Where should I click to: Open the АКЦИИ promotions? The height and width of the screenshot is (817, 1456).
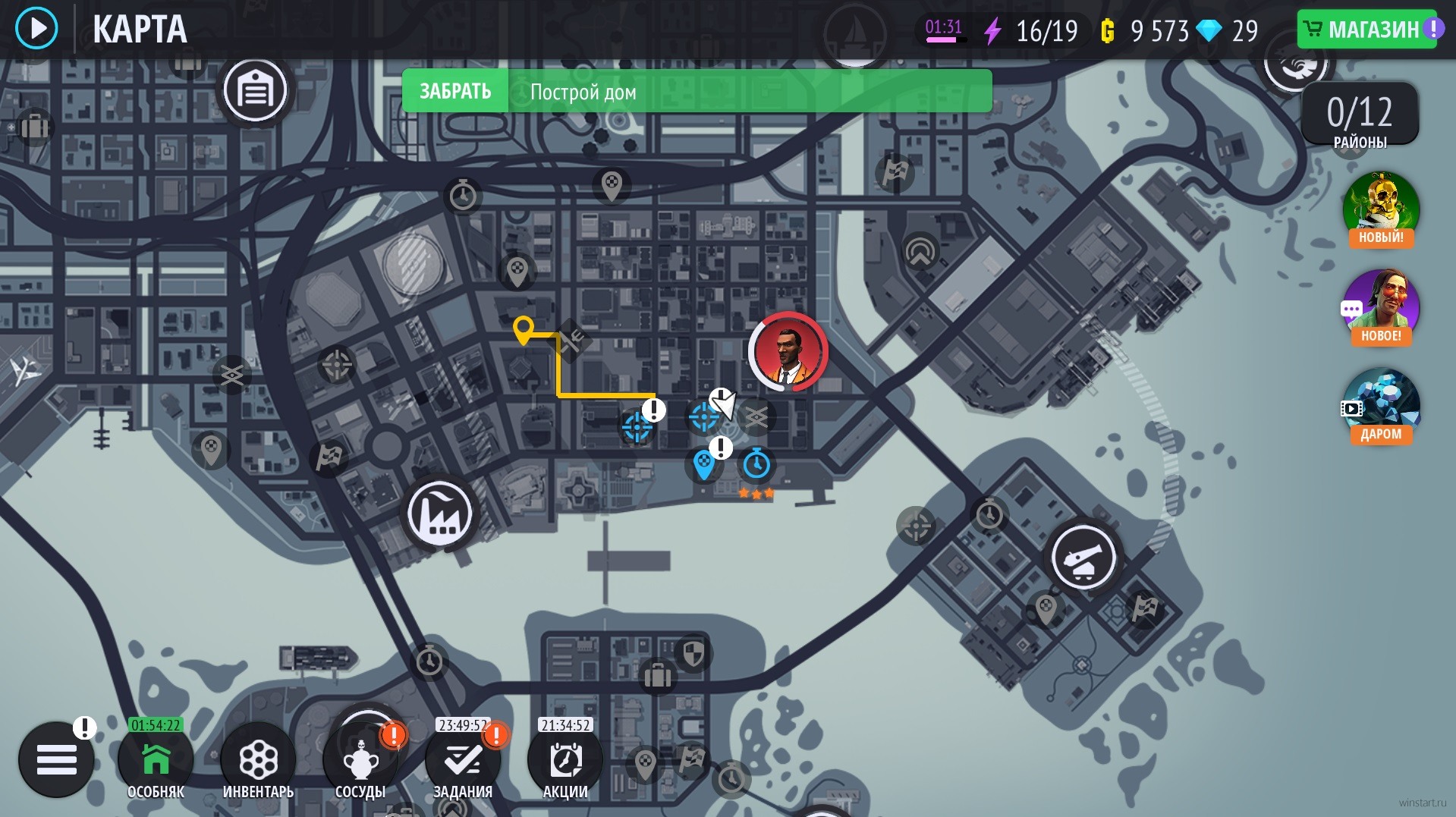[x=565, y=761]
